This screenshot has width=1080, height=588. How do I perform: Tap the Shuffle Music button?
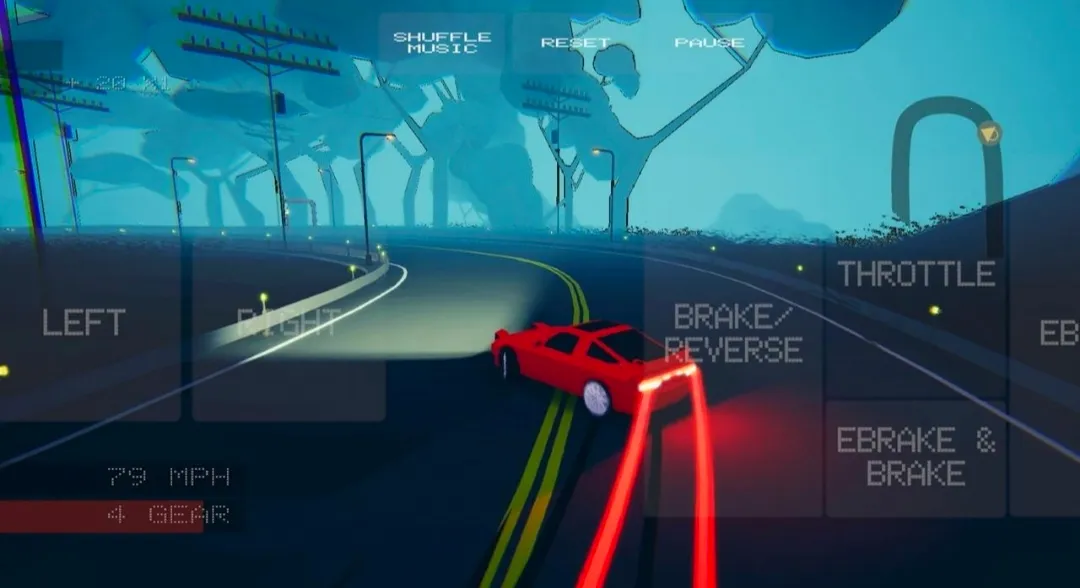(x=442, y=43)
